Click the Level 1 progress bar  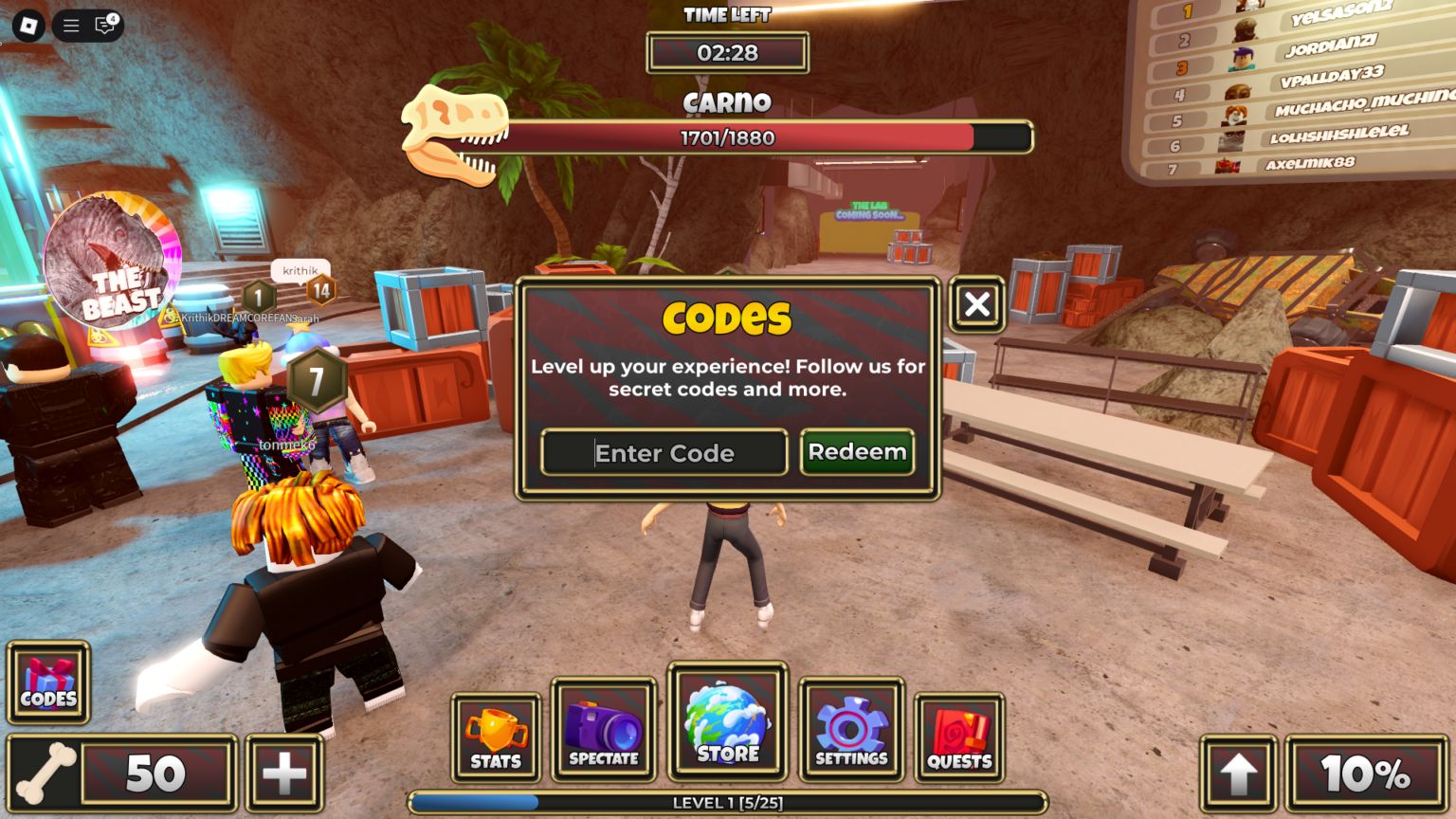tap(728, 802)
